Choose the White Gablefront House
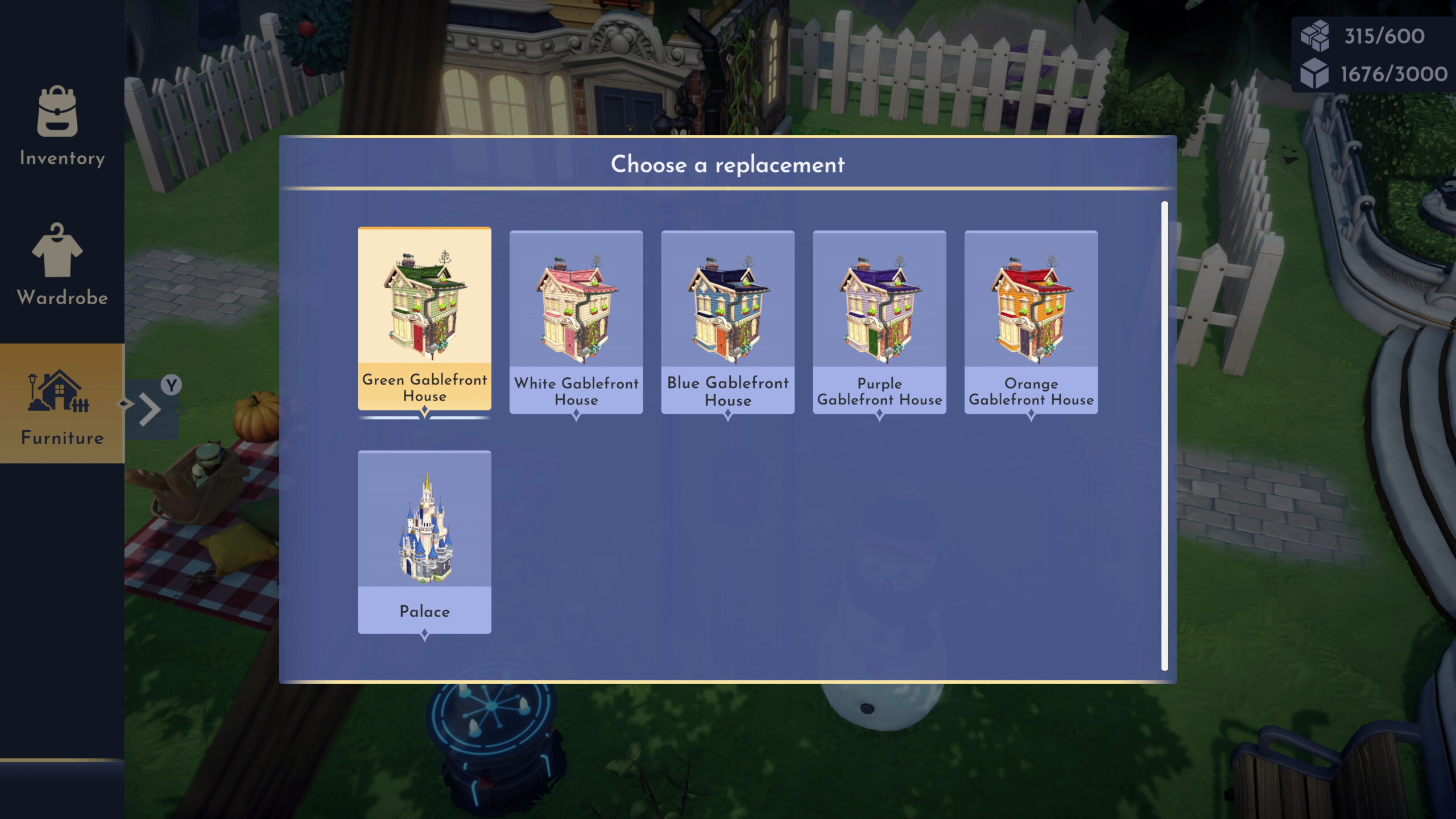The width and height of the screenshot is (1456, 819). tap(576, 322)
